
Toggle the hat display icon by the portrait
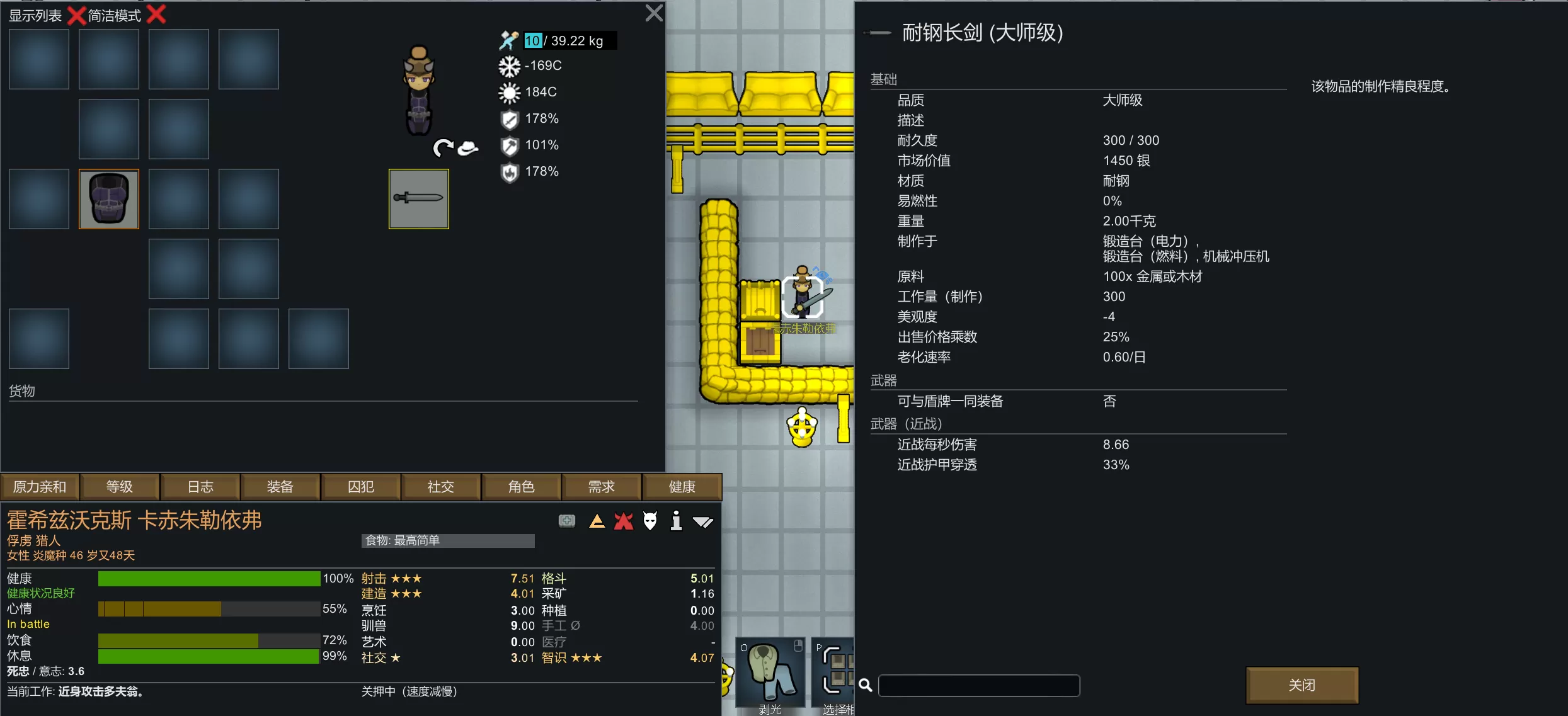tap(467, 148)
